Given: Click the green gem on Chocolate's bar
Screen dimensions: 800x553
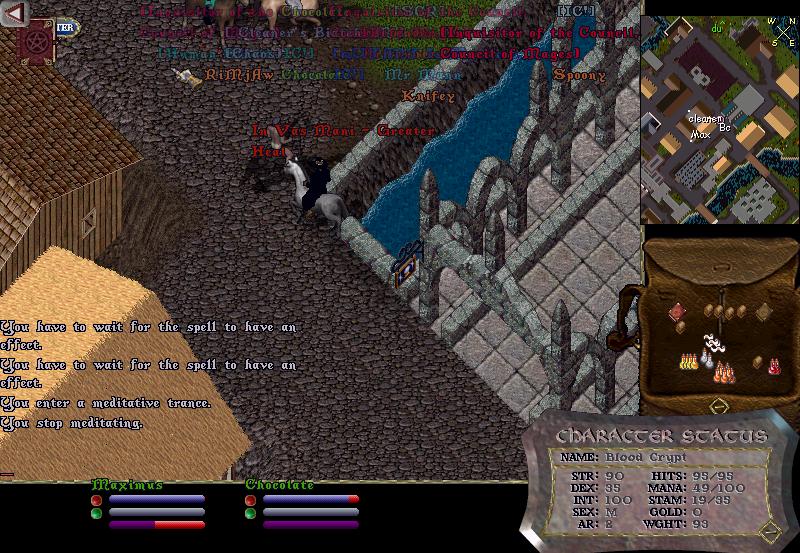Looking at the screenshot, I should pyautogui.click(x=250, y=513).
